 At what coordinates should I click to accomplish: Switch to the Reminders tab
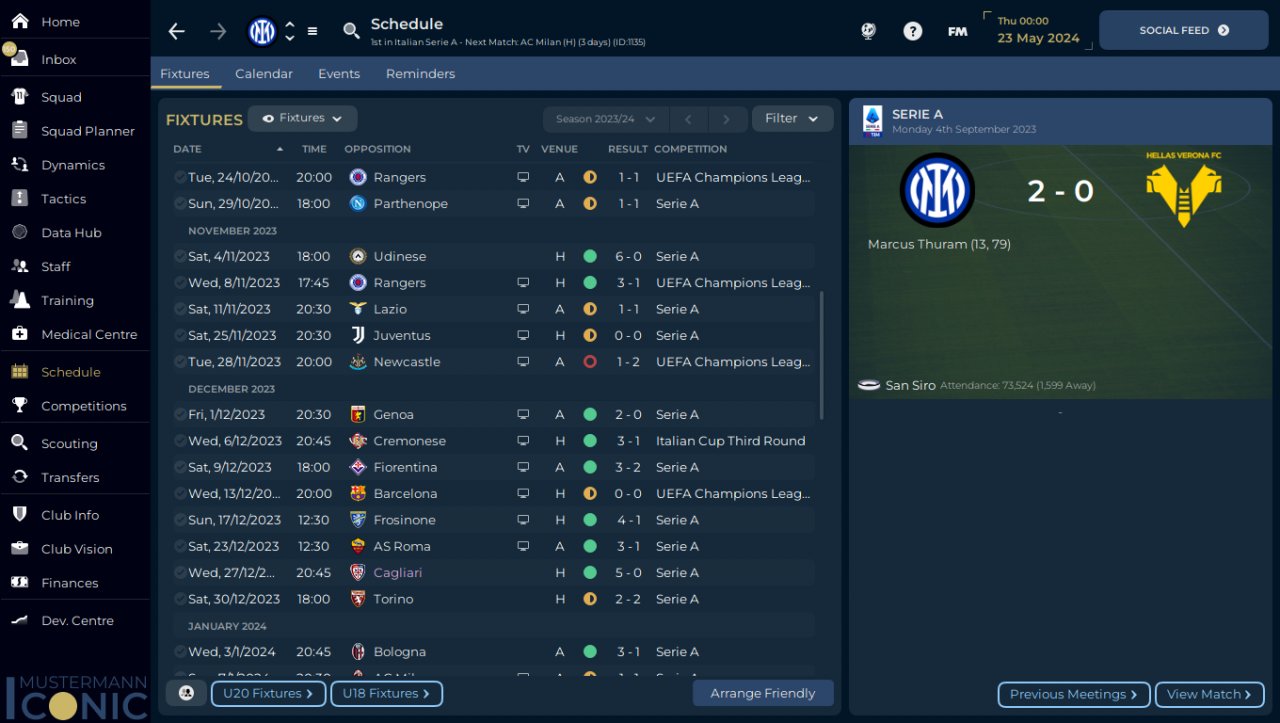tap(420, 74)
